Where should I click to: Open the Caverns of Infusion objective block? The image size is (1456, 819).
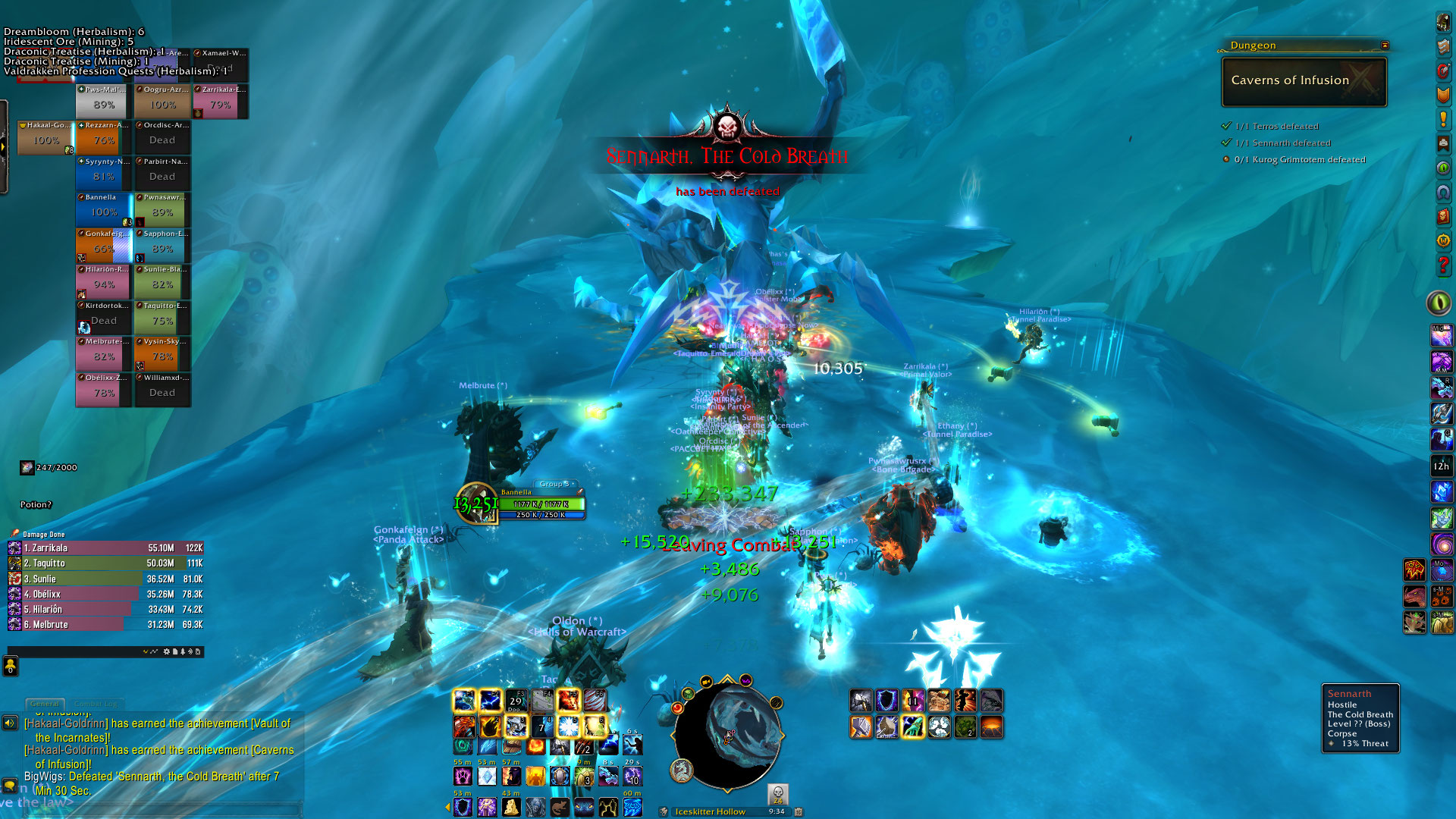(x=1304, y=81)
